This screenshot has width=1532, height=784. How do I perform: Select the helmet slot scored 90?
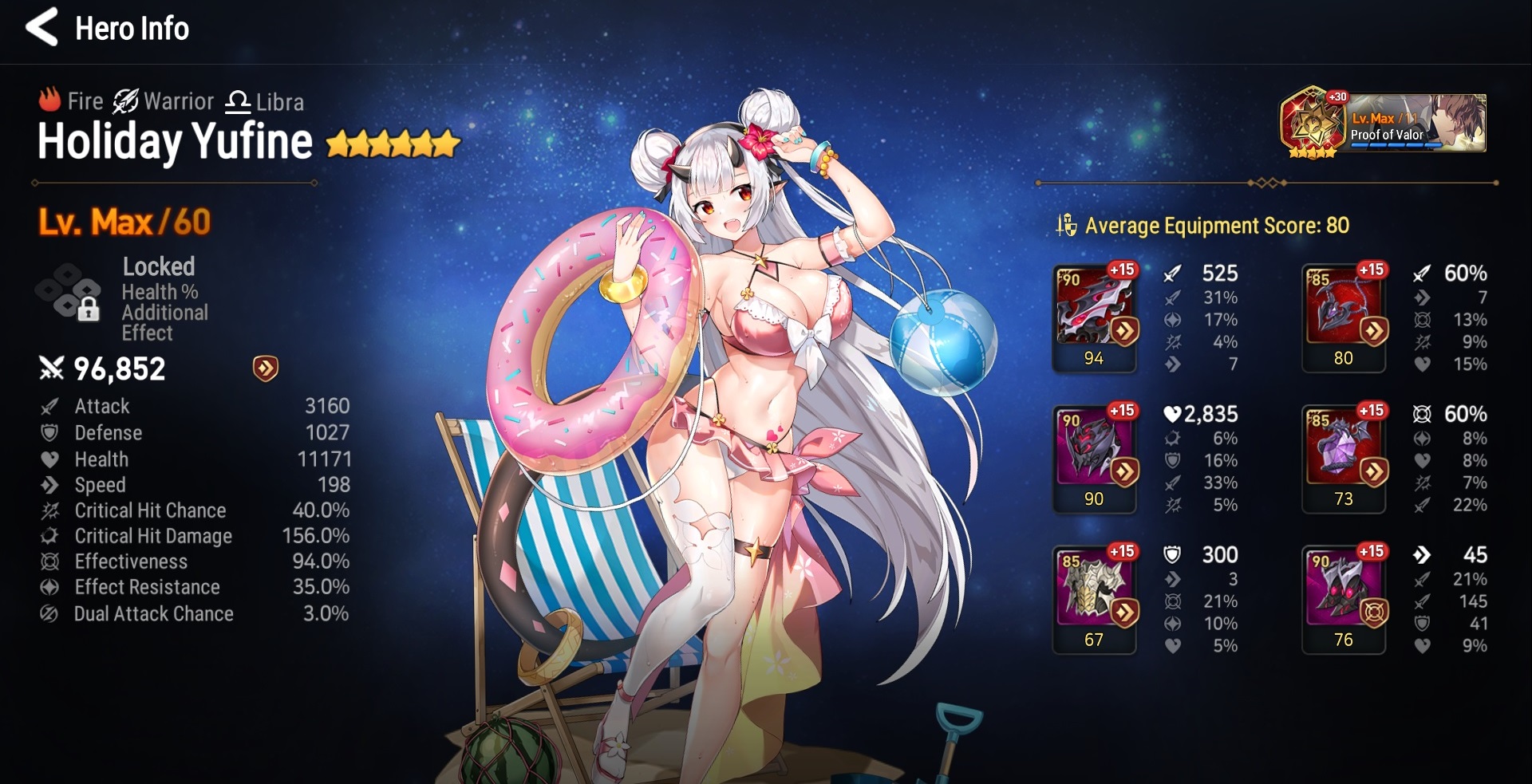[x=1094, y=459]
